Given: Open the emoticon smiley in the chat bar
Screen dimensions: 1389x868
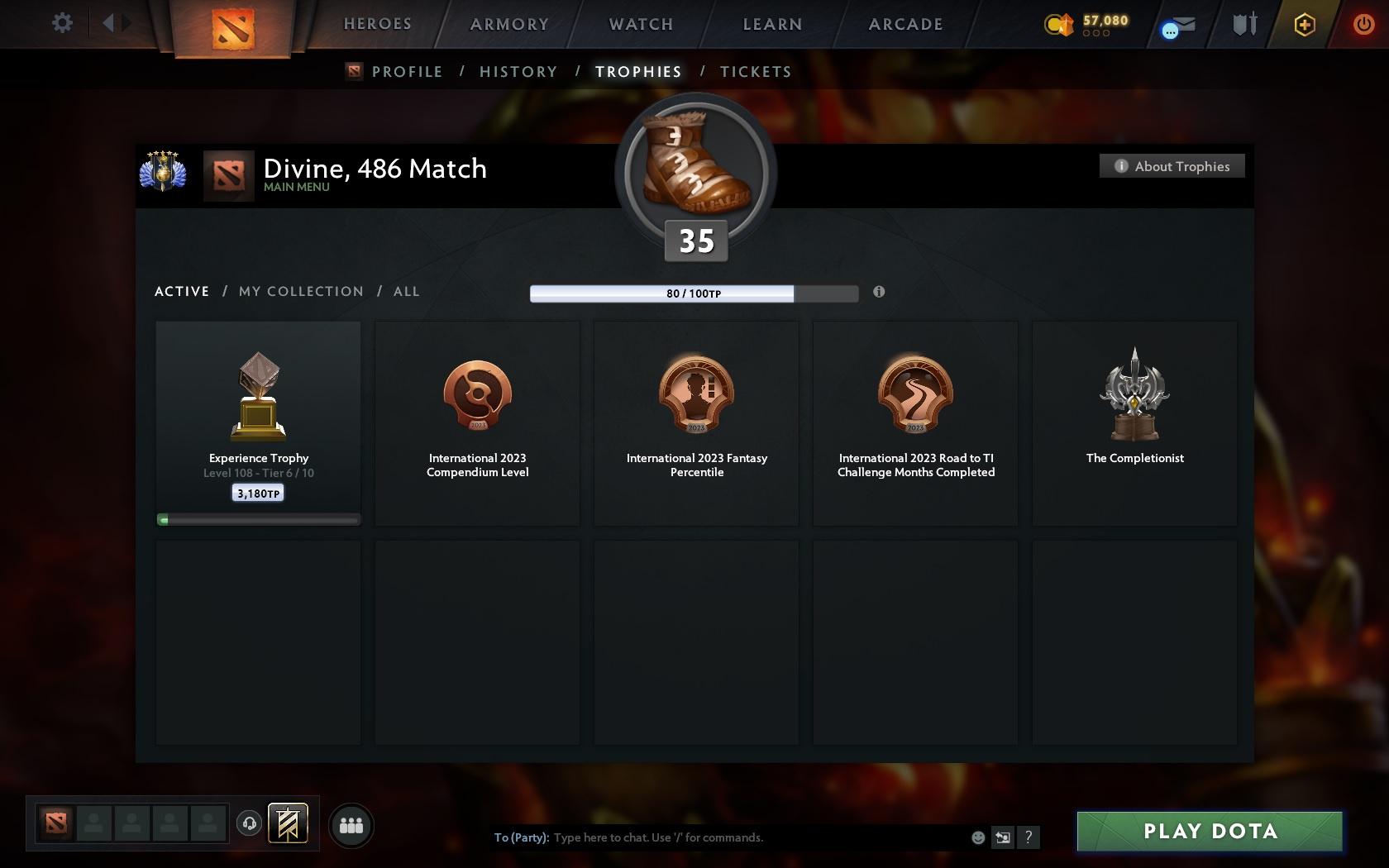Looking at the screenshot, I should (977, 837).
